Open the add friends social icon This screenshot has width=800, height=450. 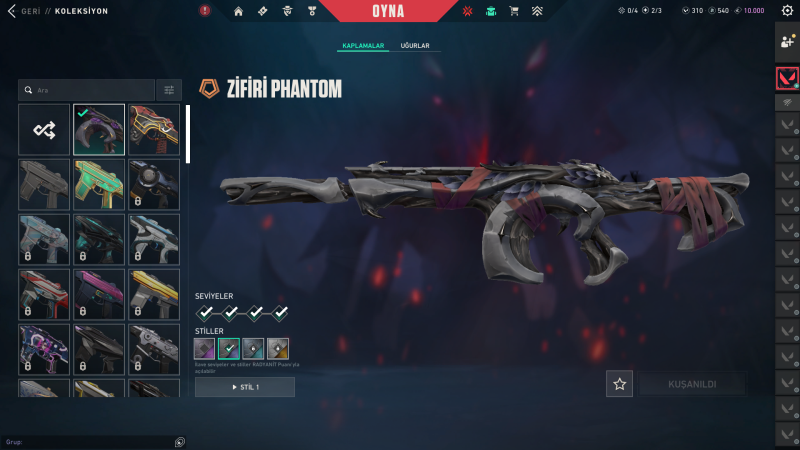[x=787, y=41]
